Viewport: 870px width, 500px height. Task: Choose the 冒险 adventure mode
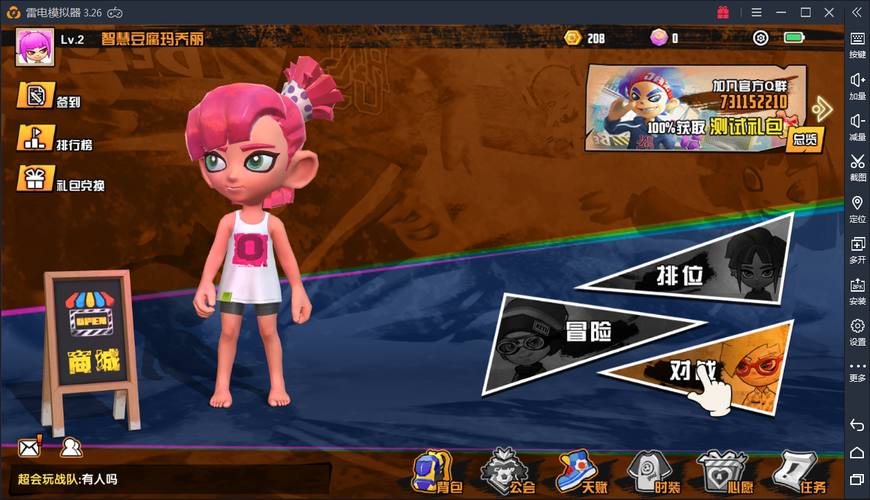[x=588, y=332]
